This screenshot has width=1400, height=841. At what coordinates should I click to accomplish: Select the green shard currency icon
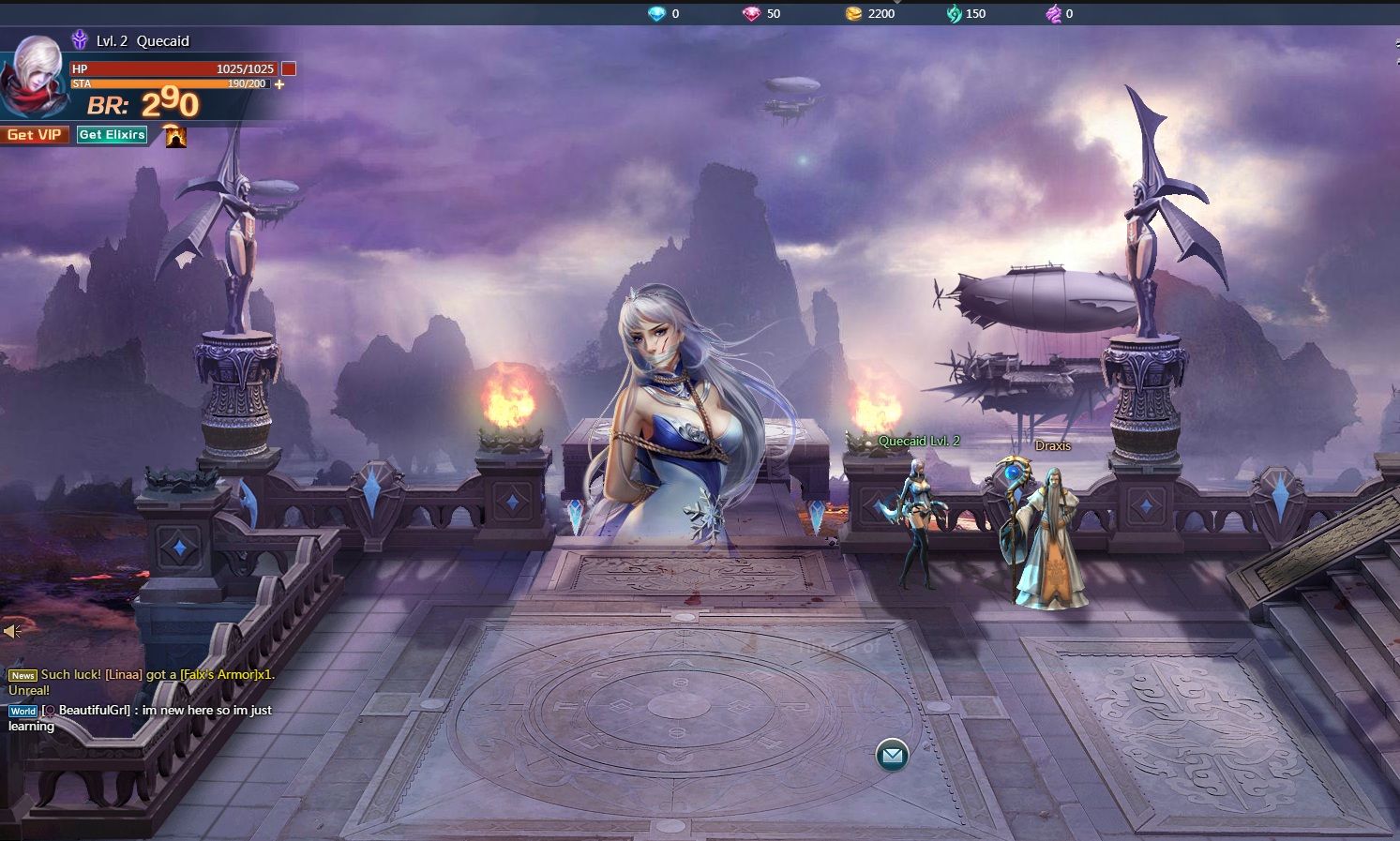click(955, 13)
